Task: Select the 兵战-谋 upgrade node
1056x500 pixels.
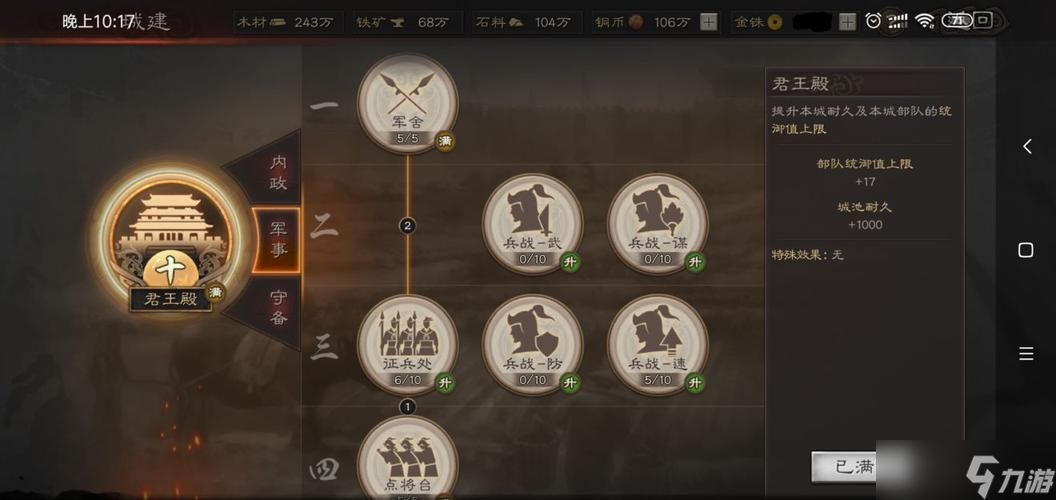Action: coord(657,222)
